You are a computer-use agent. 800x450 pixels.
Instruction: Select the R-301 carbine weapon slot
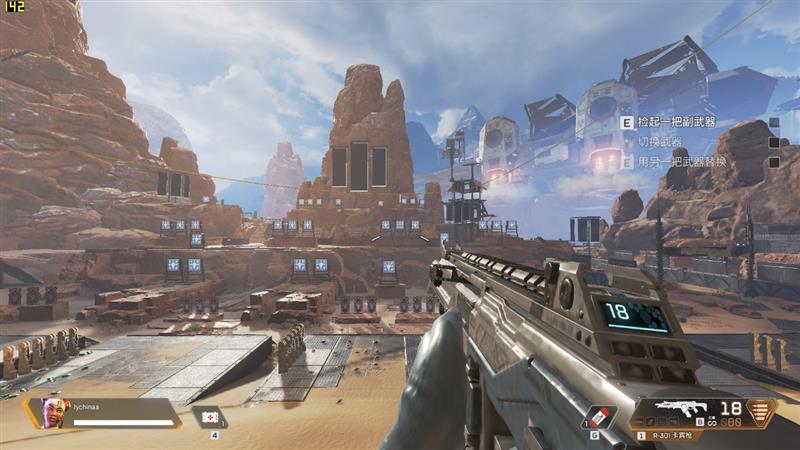[692, 408]
